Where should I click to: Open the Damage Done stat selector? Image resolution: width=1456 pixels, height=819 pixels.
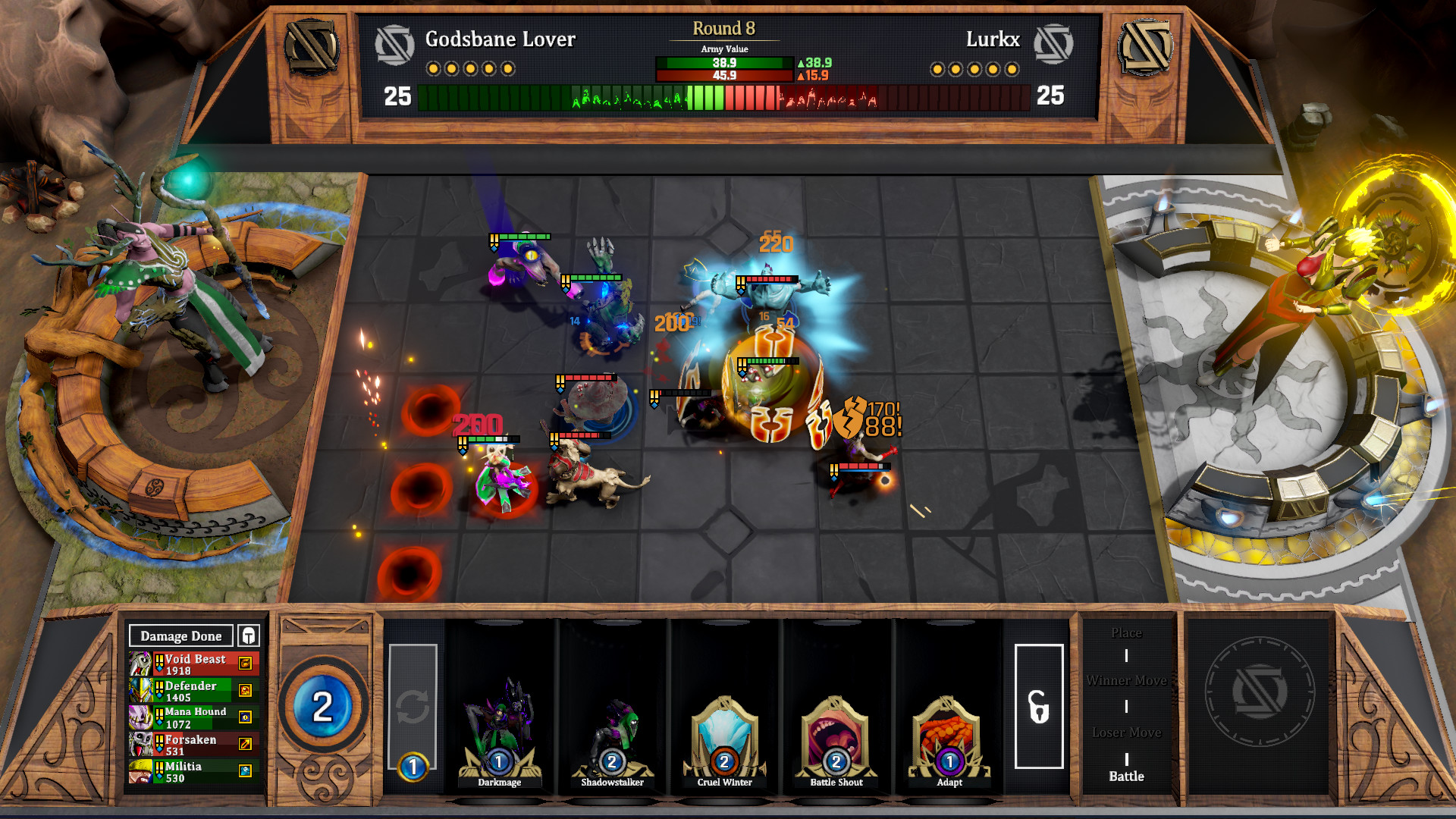[180, 635]
